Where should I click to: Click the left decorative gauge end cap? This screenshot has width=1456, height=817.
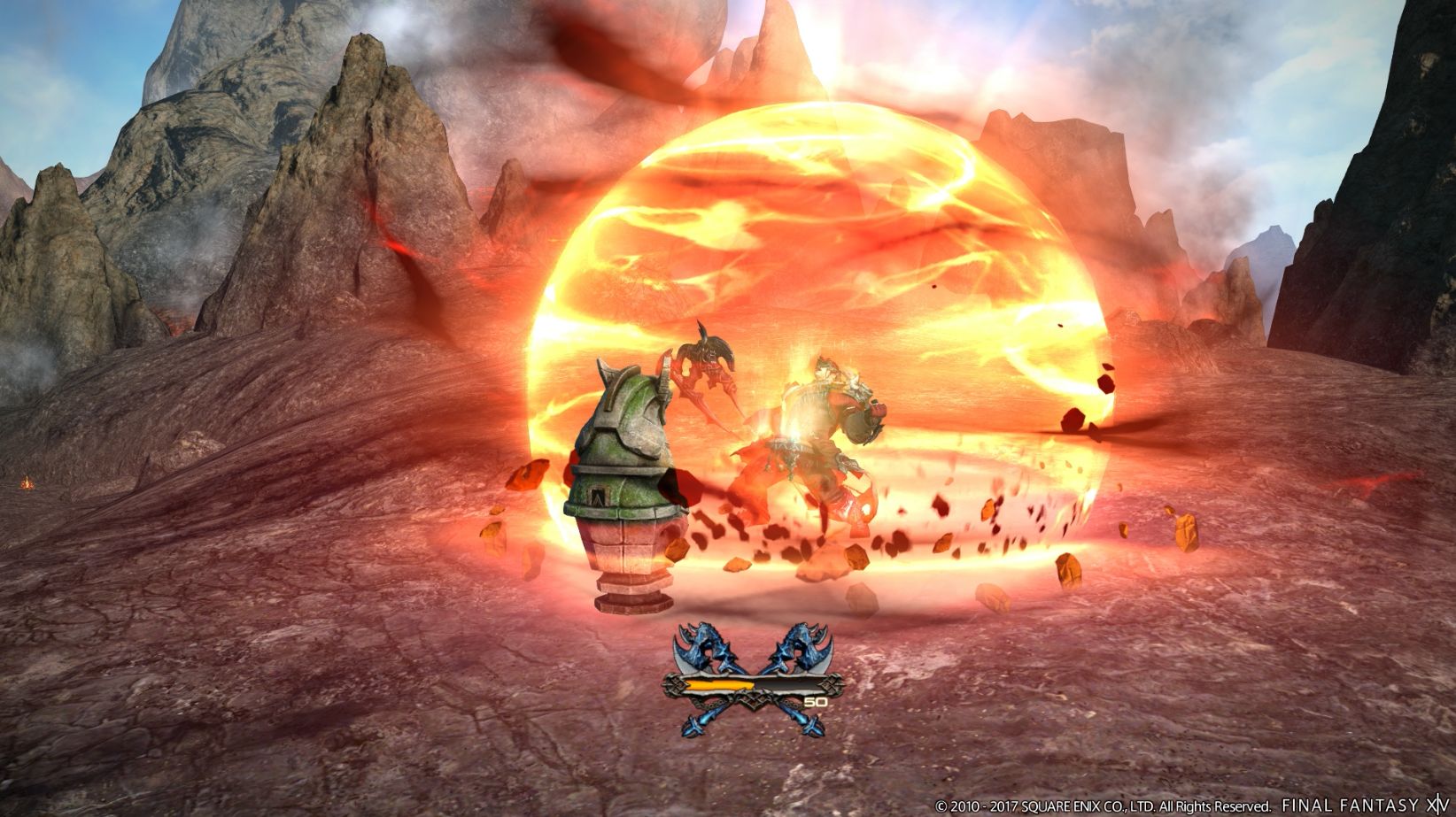674,684
